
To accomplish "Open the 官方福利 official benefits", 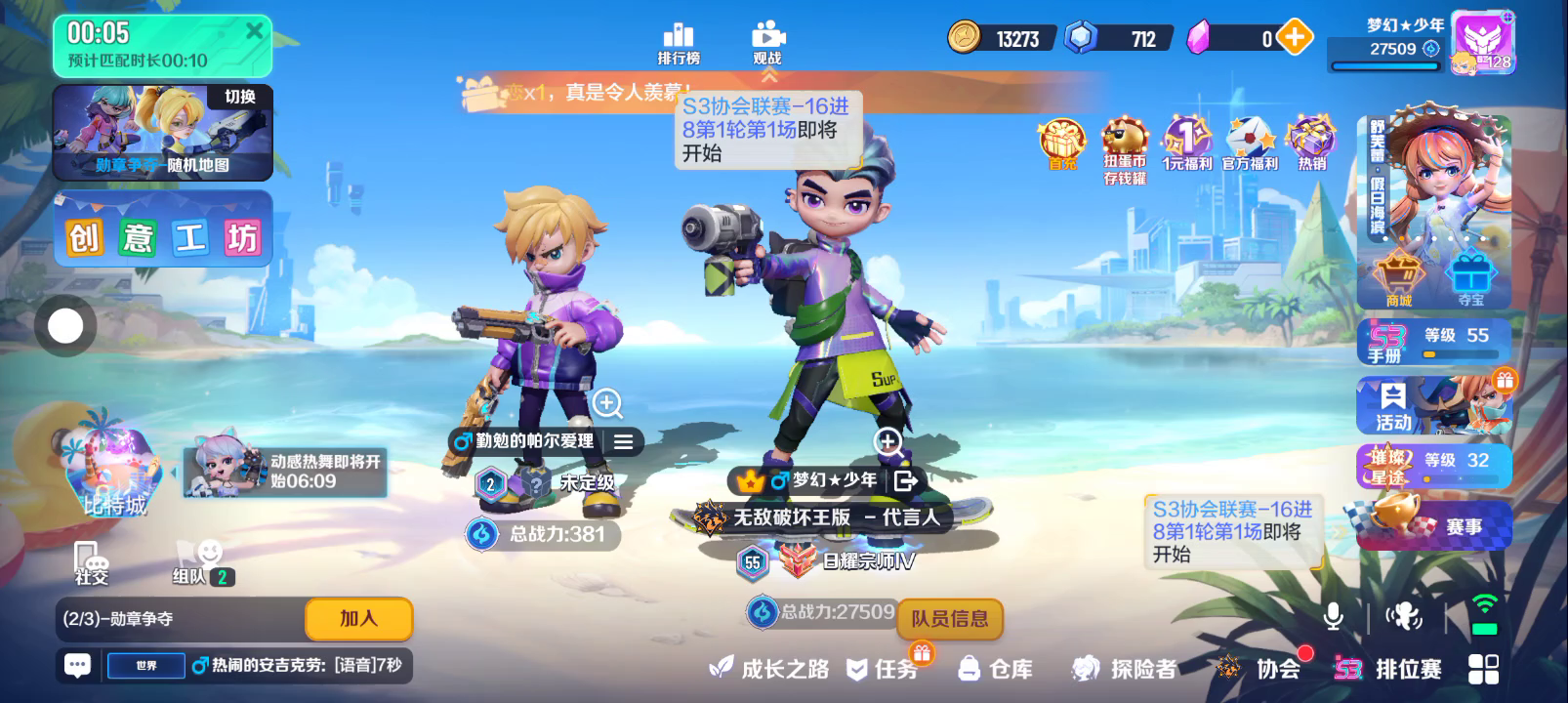I will [x=1250, y=145].
